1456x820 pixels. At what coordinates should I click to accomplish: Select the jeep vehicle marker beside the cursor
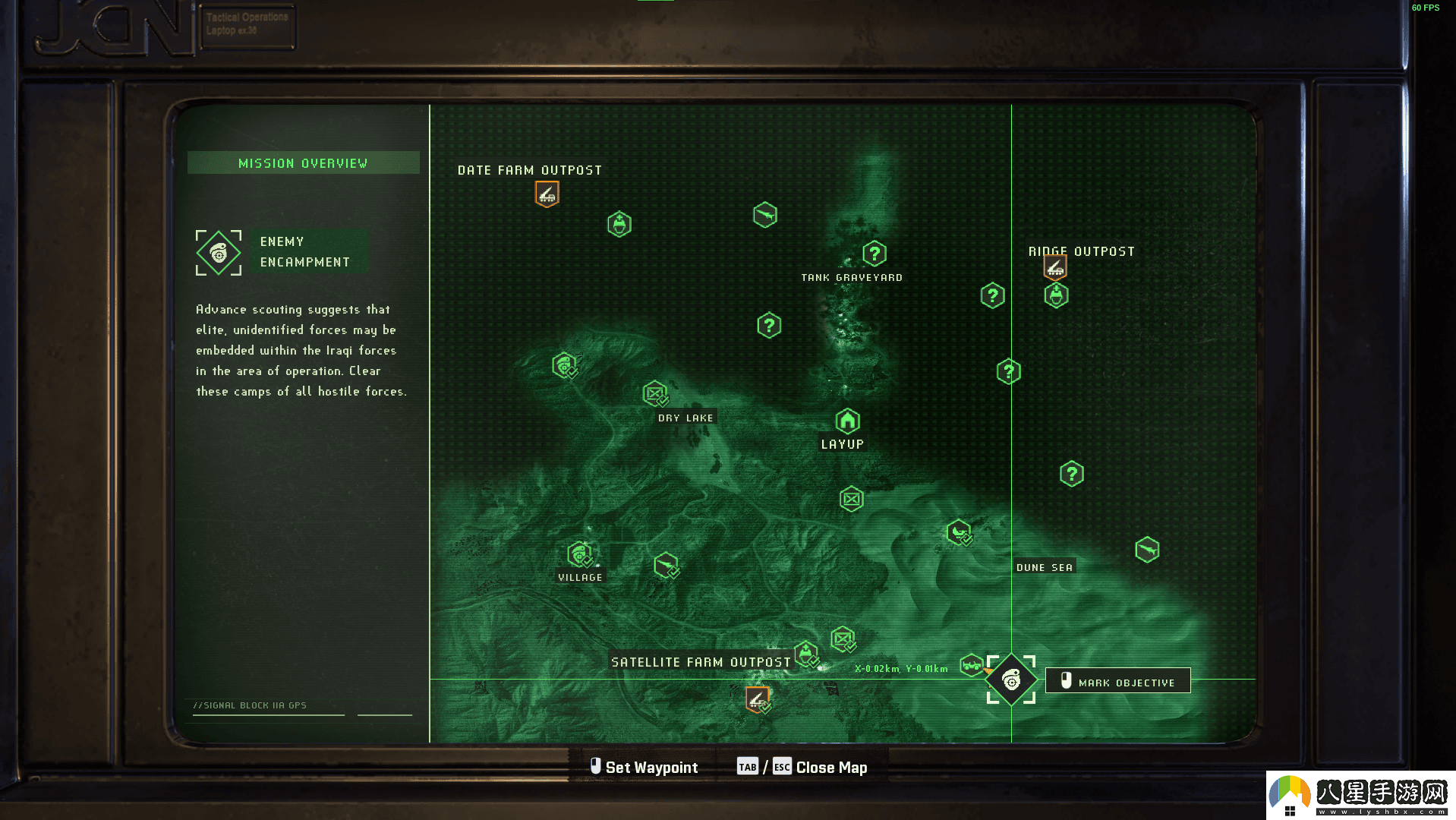tap(971, 665)
